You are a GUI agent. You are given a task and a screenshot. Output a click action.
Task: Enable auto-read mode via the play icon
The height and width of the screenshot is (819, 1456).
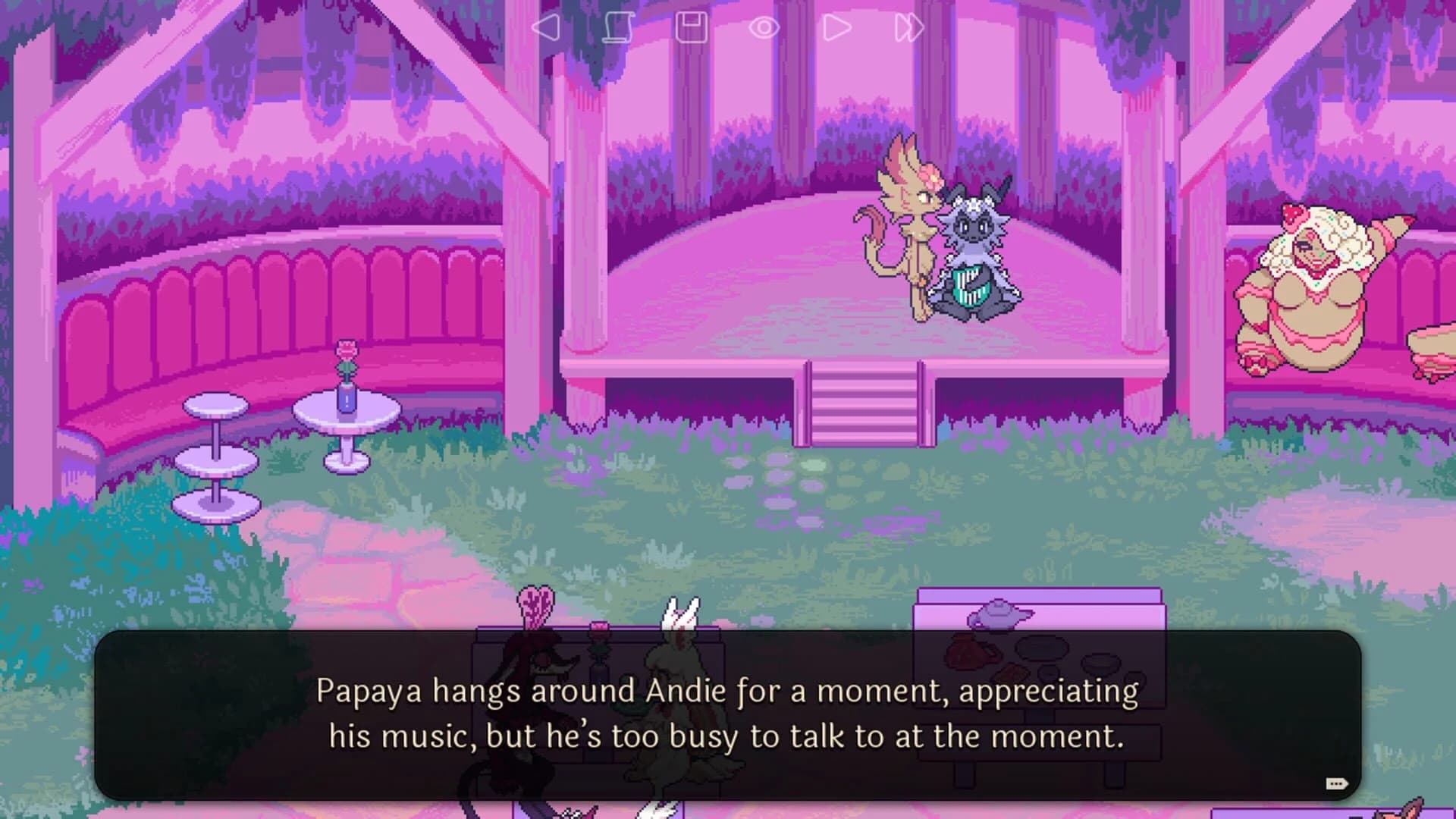point(836,27)
